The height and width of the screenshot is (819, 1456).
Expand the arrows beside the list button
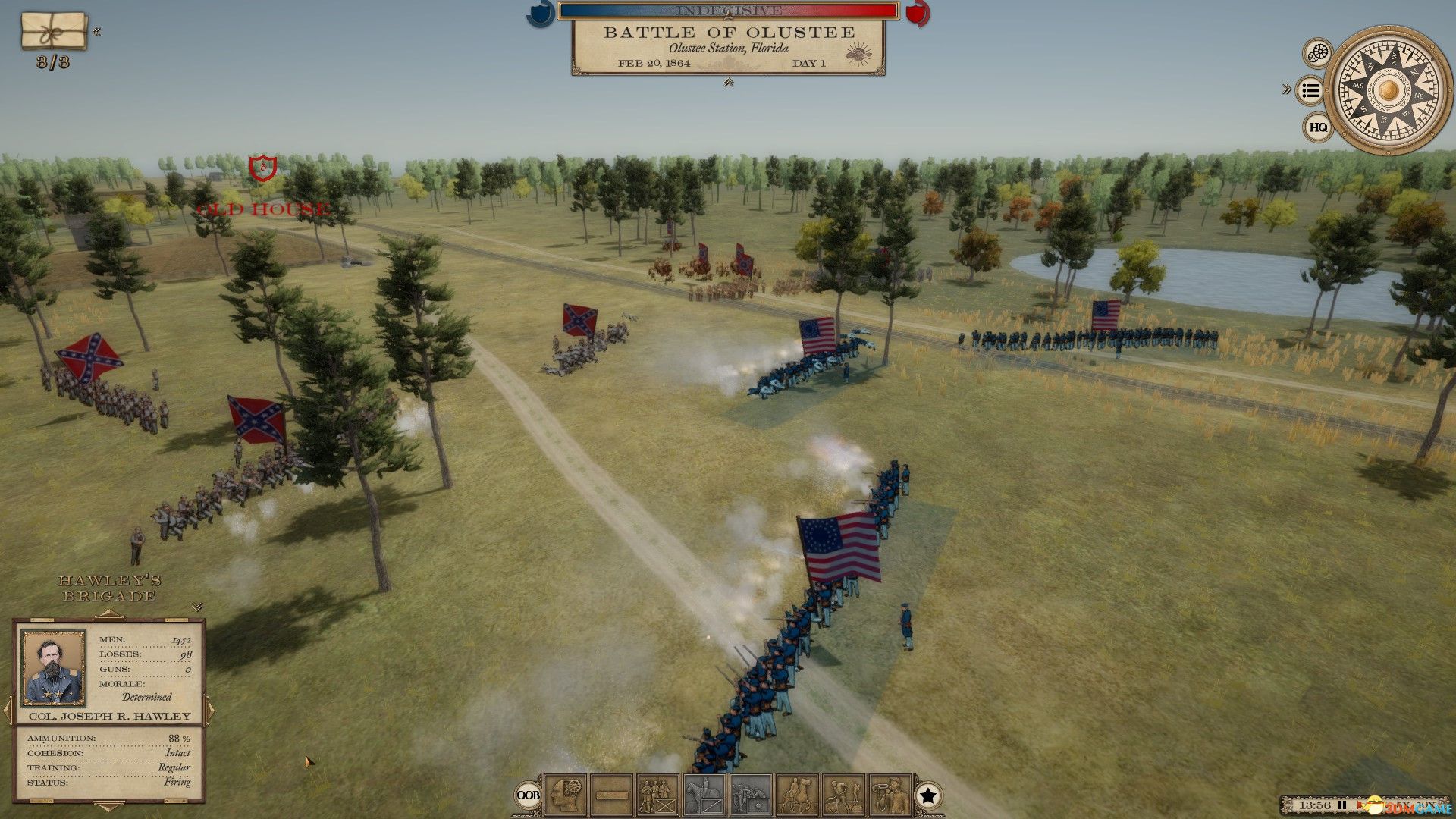pos(1286,89)
